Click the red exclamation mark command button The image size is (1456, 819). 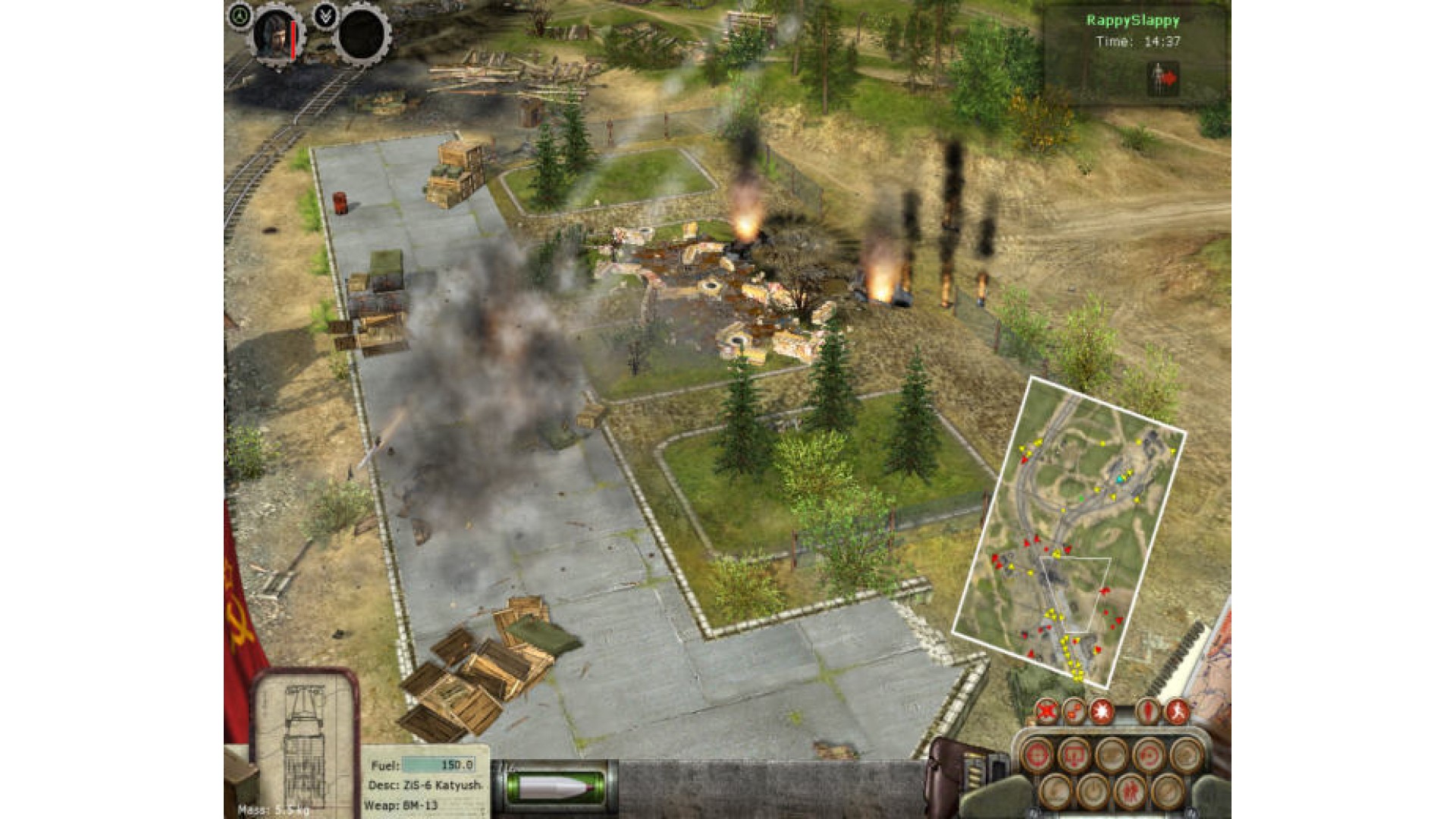(1148, 711)
